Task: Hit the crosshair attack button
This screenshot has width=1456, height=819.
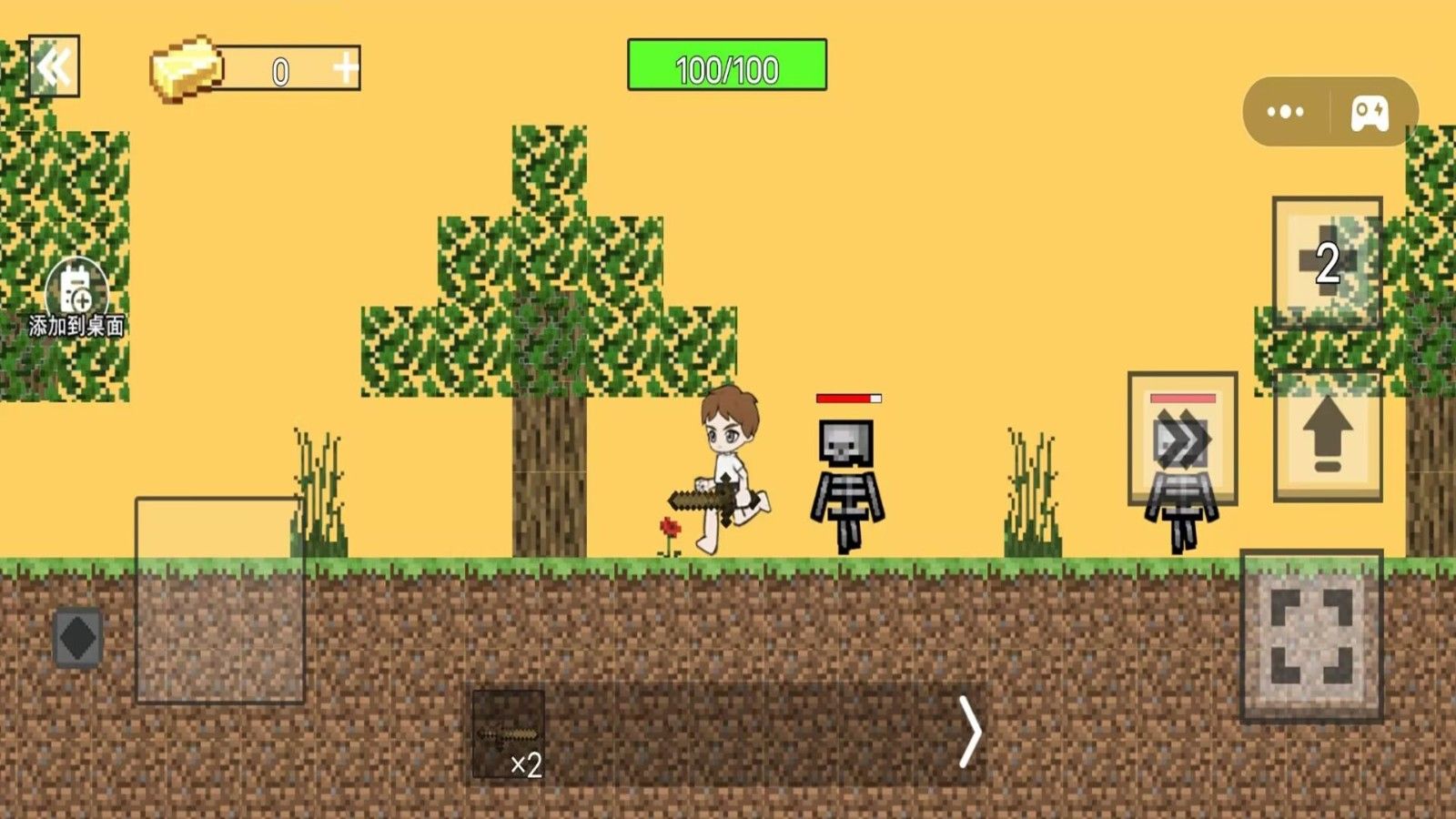Action: pos(1311,635)
